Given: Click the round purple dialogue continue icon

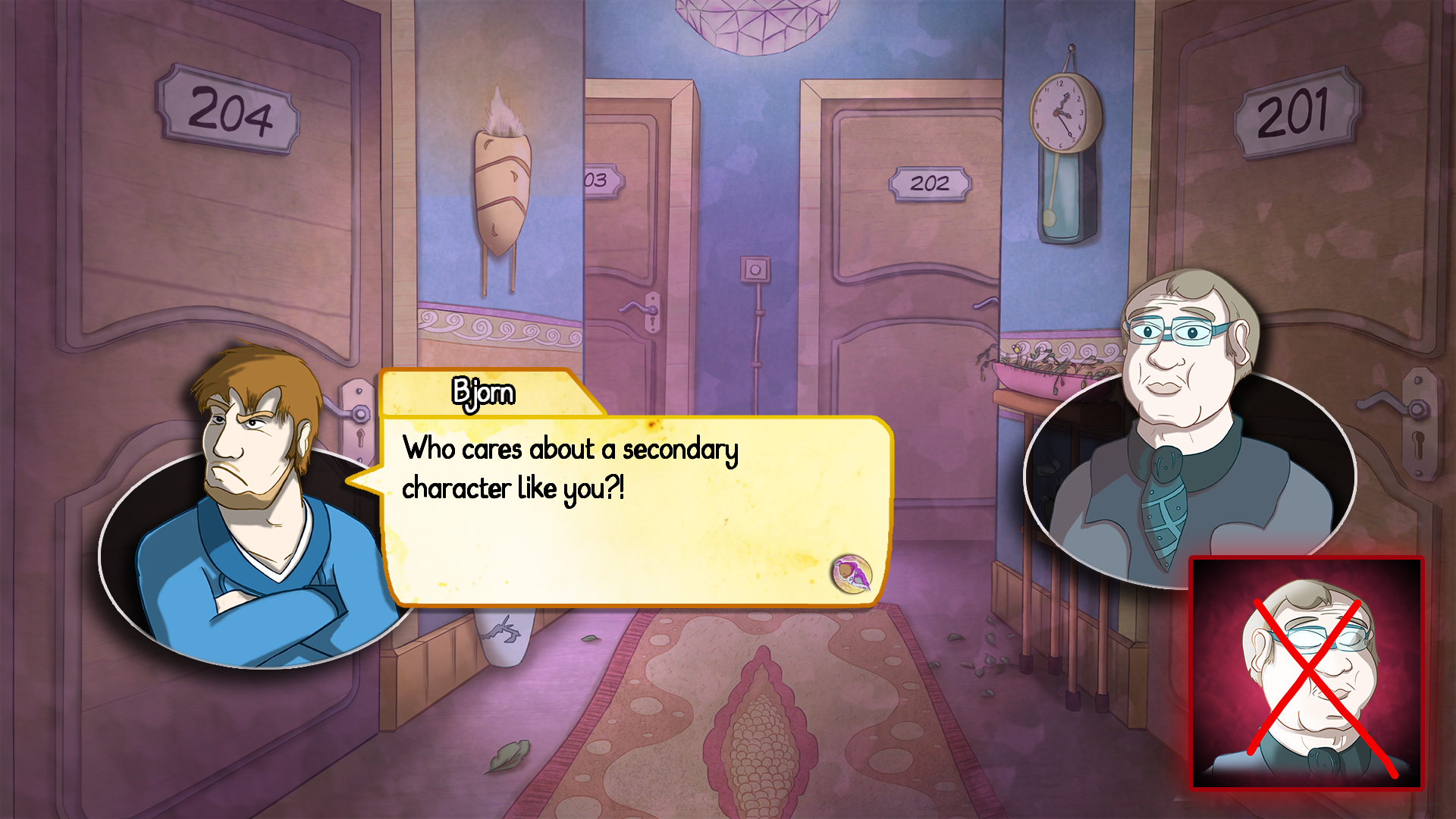Looking at the screenshot, I should pos(852,573).
